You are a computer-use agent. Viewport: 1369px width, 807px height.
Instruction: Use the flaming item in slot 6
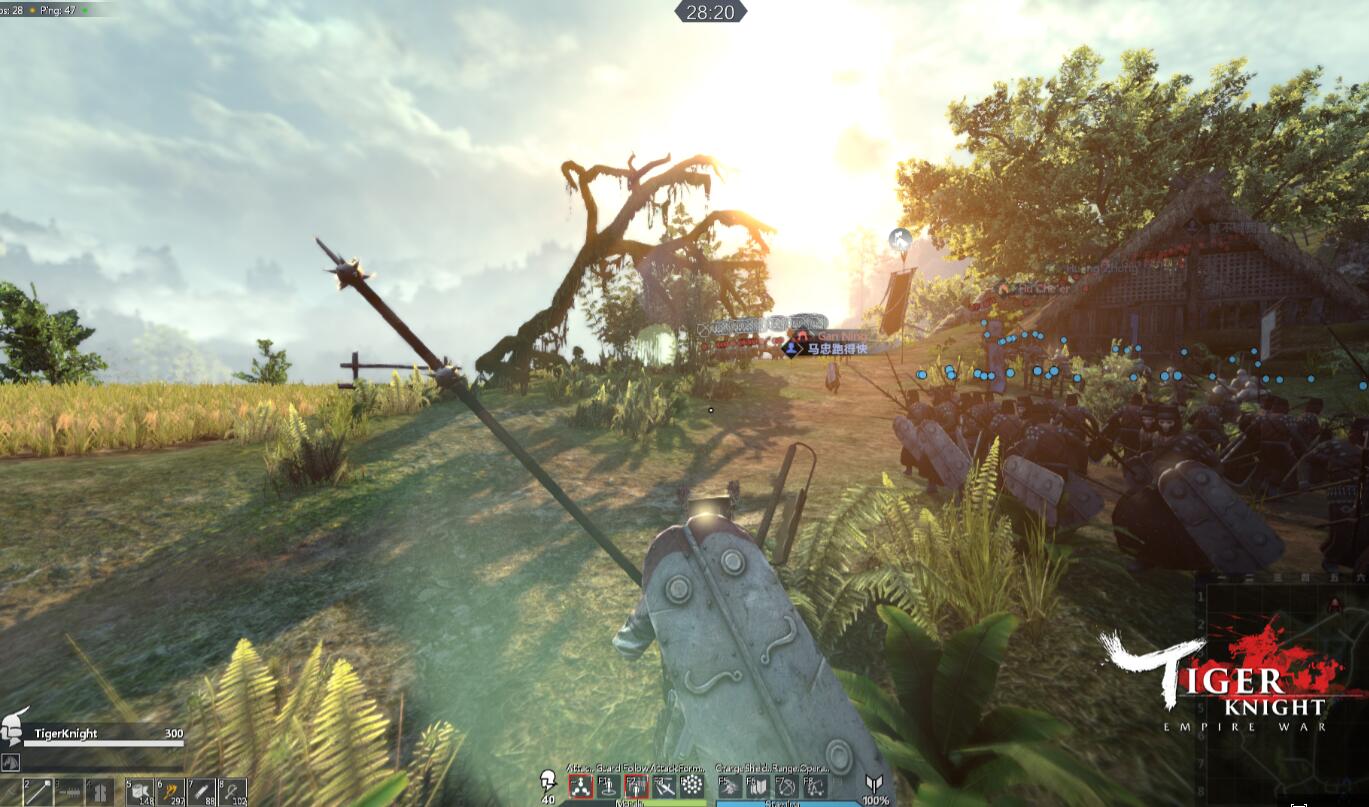171,792
